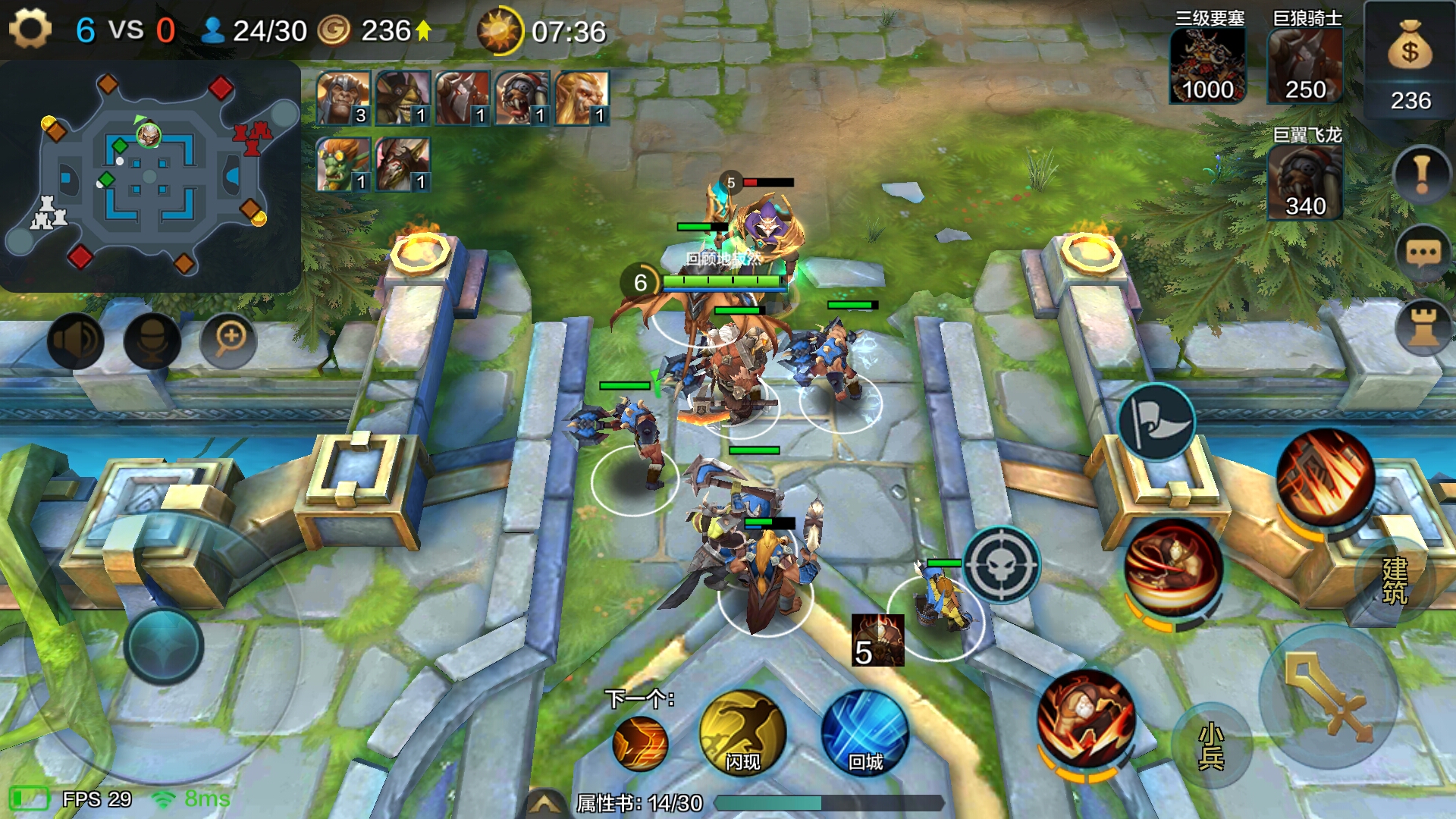The image size is (1456, 819).
Task: Select the castle tower button
Action: pos(1423,328)
